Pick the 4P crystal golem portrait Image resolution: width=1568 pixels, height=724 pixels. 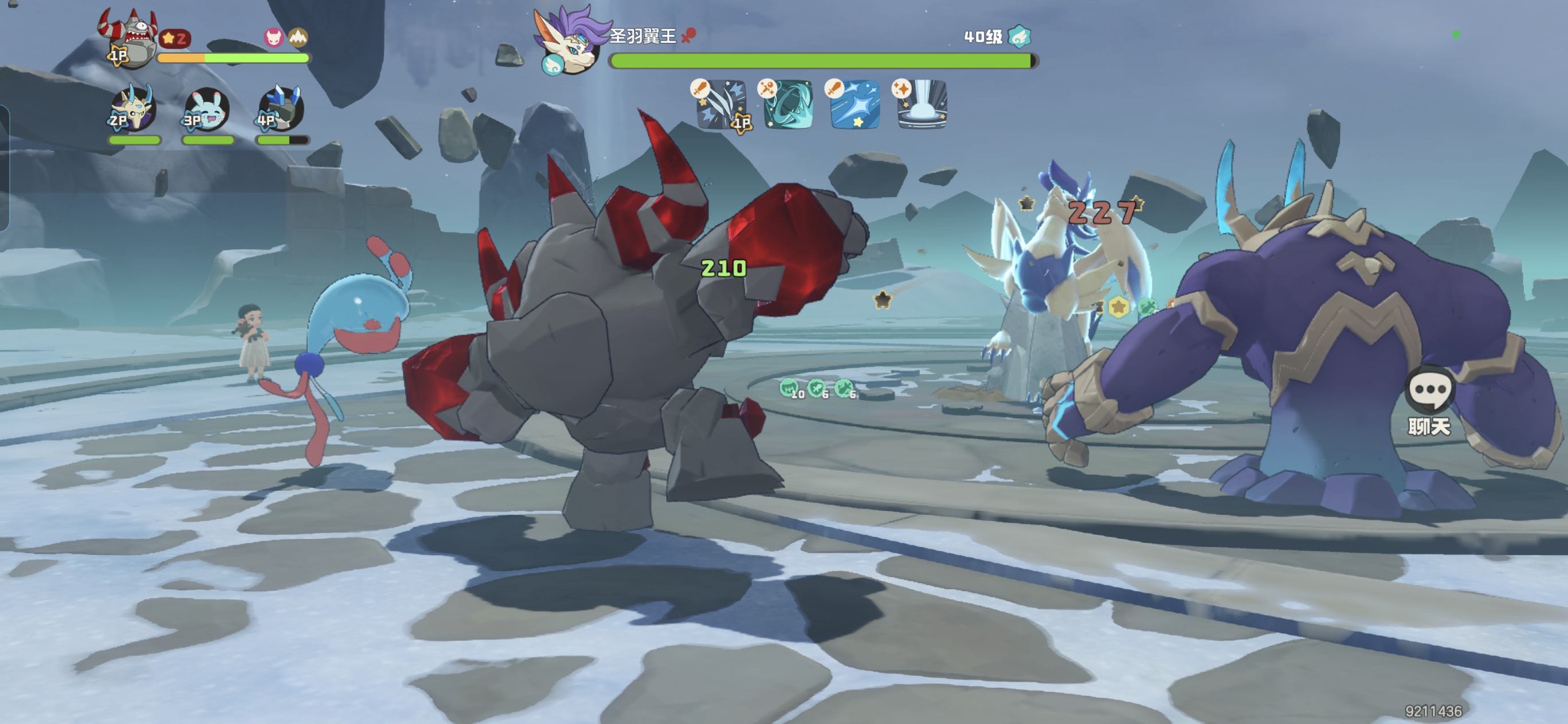pyautogui.click(x=281, y=109)
